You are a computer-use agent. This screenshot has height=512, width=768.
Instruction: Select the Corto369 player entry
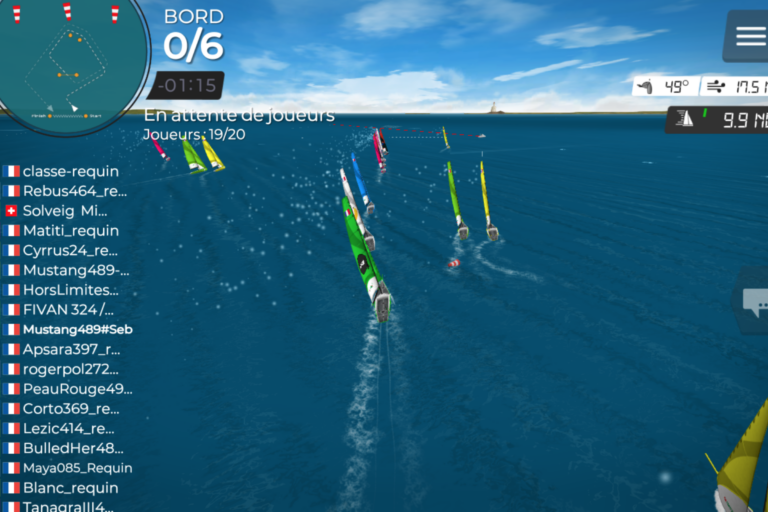pyautogui.click(x=70, y=409)
